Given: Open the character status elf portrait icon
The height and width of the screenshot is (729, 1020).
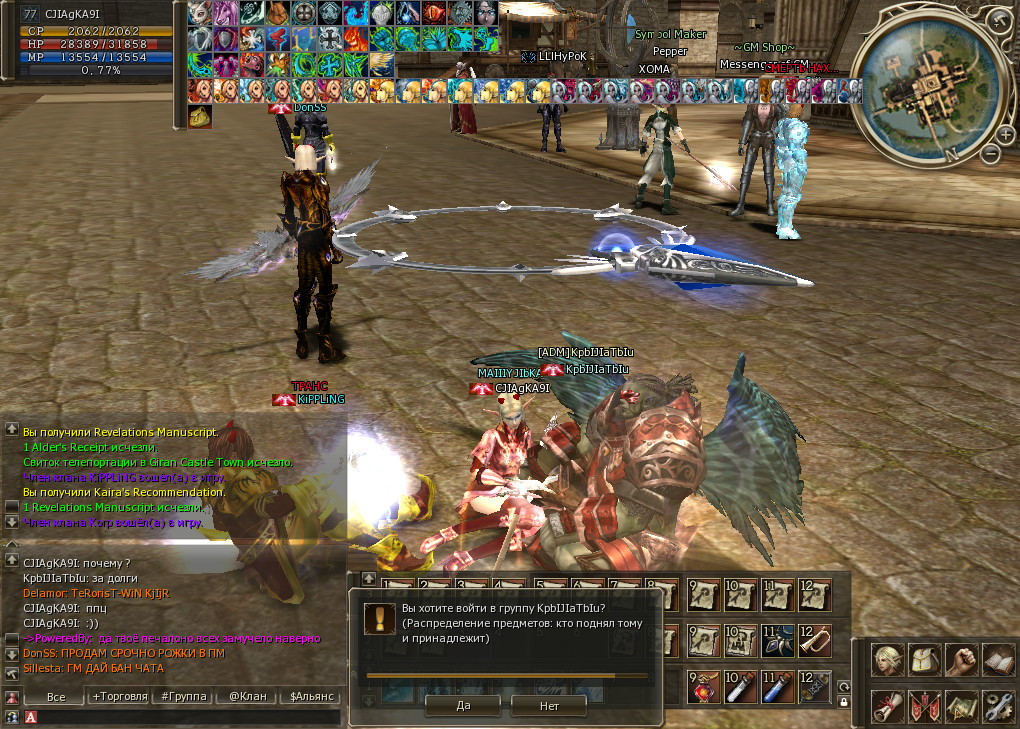Looking at the screenshot, I should [x=887, y=660].
